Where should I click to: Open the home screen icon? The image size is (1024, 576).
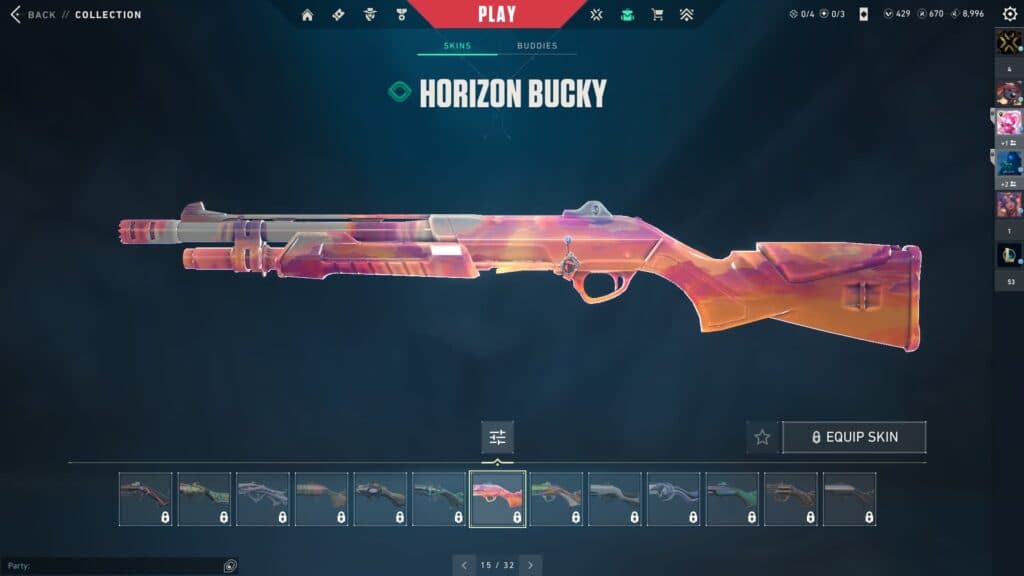[x=307, y=15]
